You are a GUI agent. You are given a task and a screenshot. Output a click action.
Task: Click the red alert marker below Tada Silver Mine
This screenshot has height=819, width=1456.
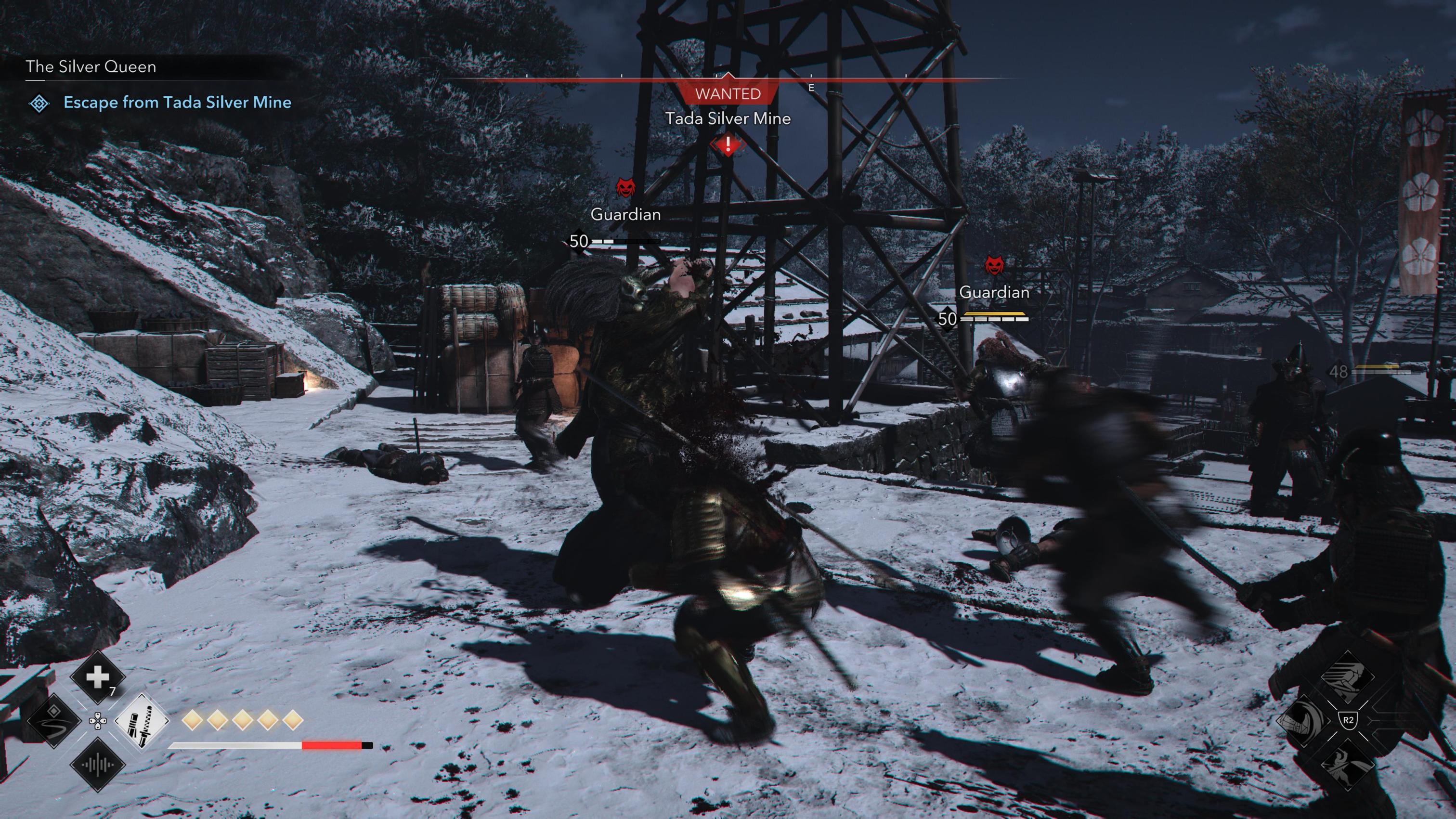728,144
